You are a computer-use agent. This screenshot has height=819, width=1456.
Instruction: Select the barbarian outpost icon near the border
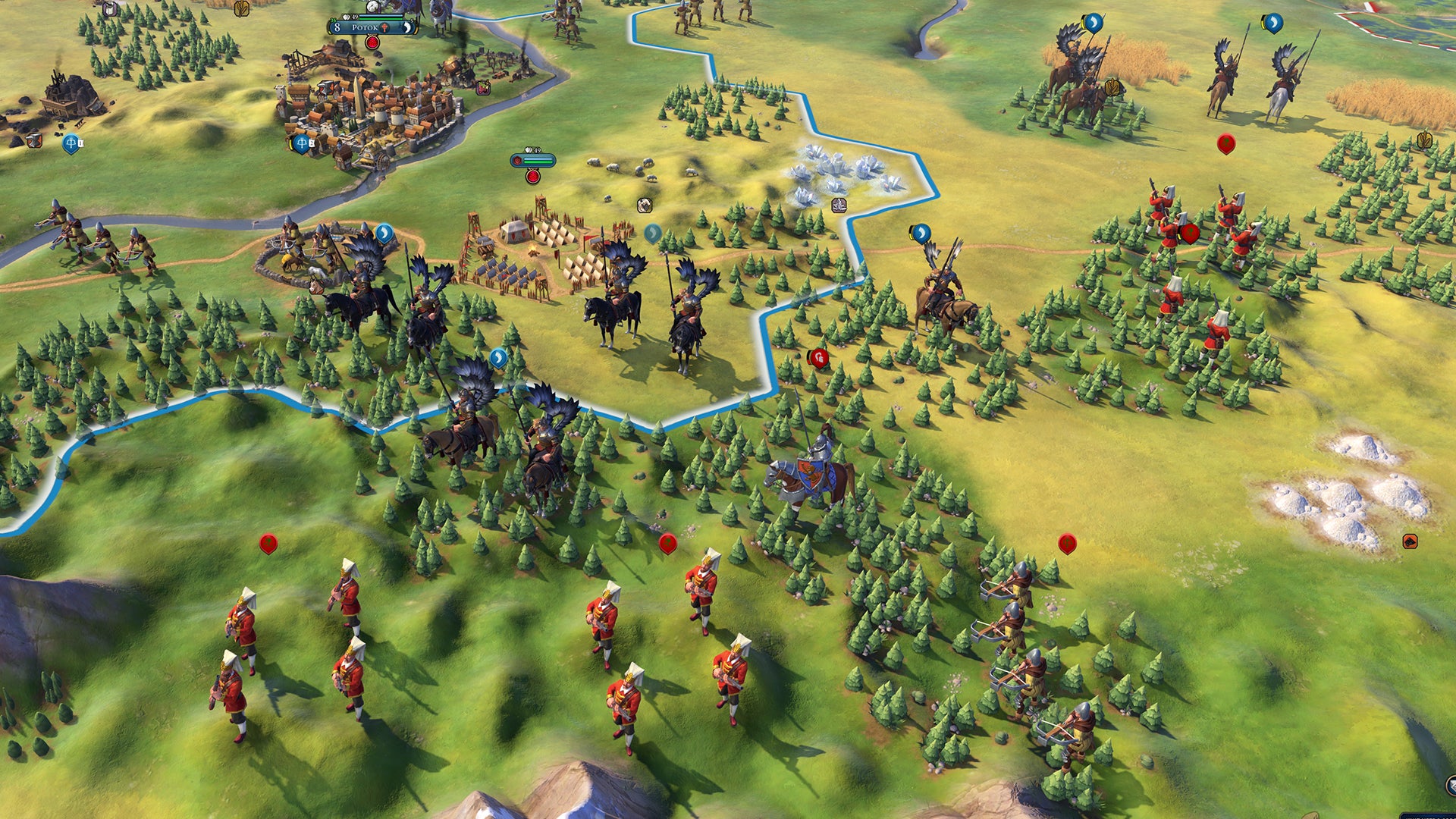point(838,204)
